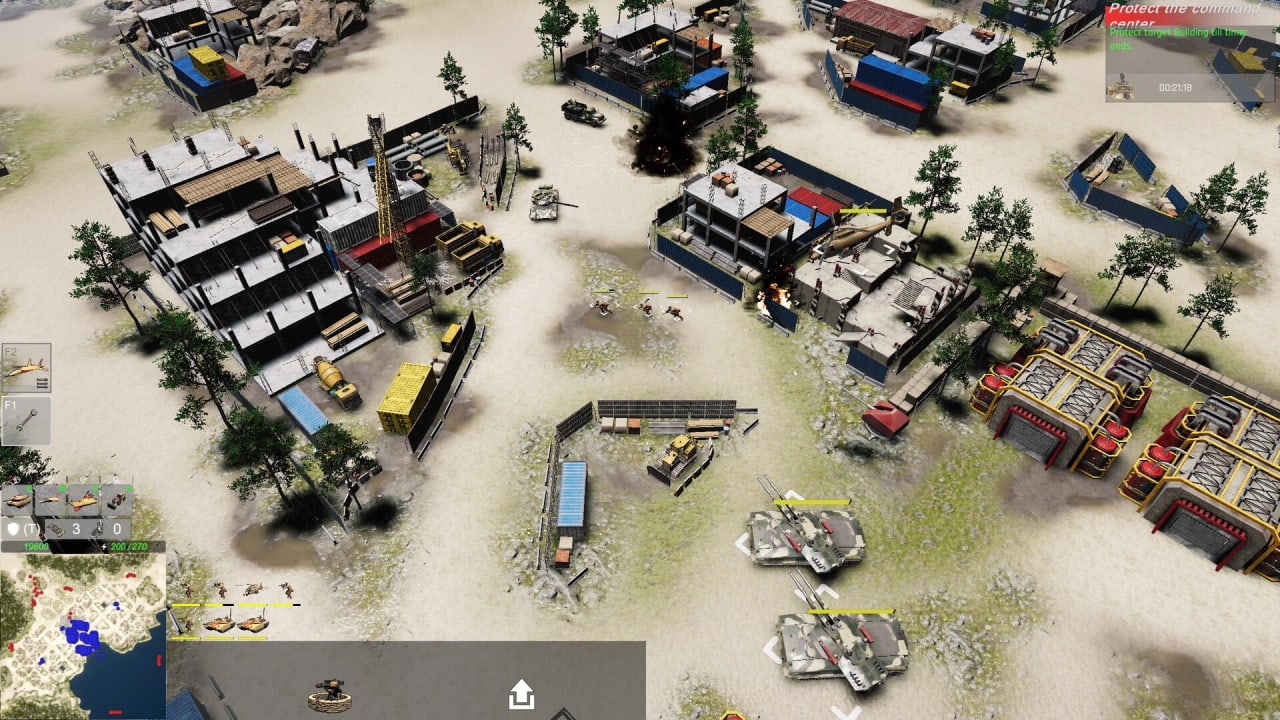The height and width of the screenshot is (720, 1280).
Task: Select the helicopter portrait in unit group
Action: 253,590
